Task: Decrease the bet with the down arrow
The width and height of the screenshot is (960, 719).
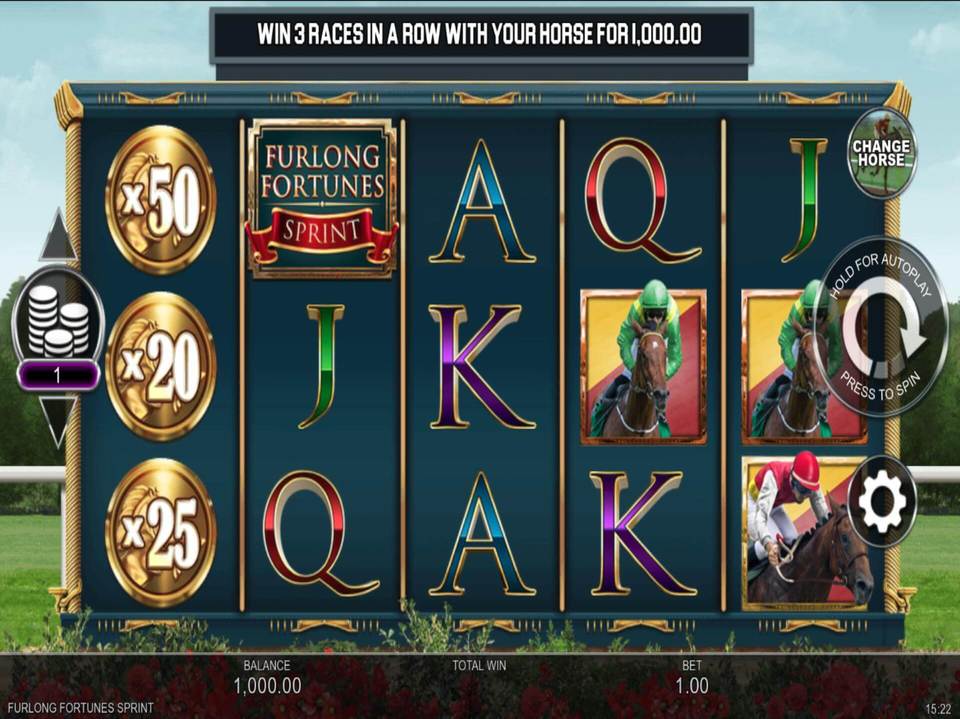Action: (58, 421)
